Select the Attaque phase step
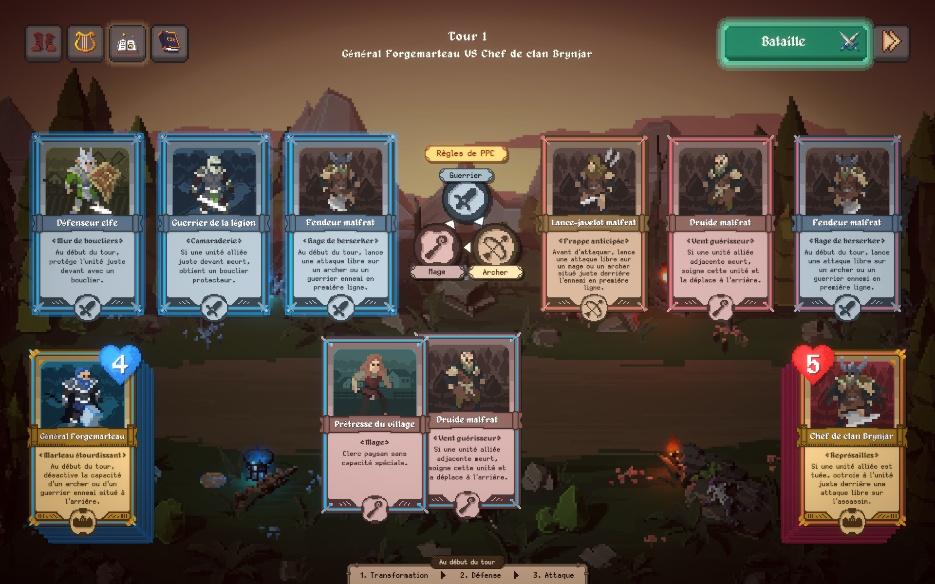Viewport: 935px width, 584px height. pos(553,575)
